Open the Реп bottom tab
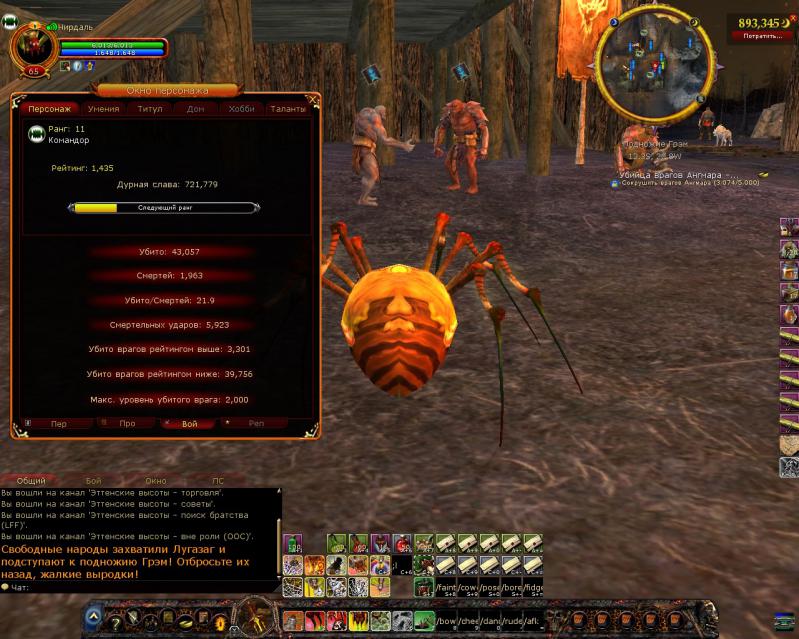 [x=256, y=424]
